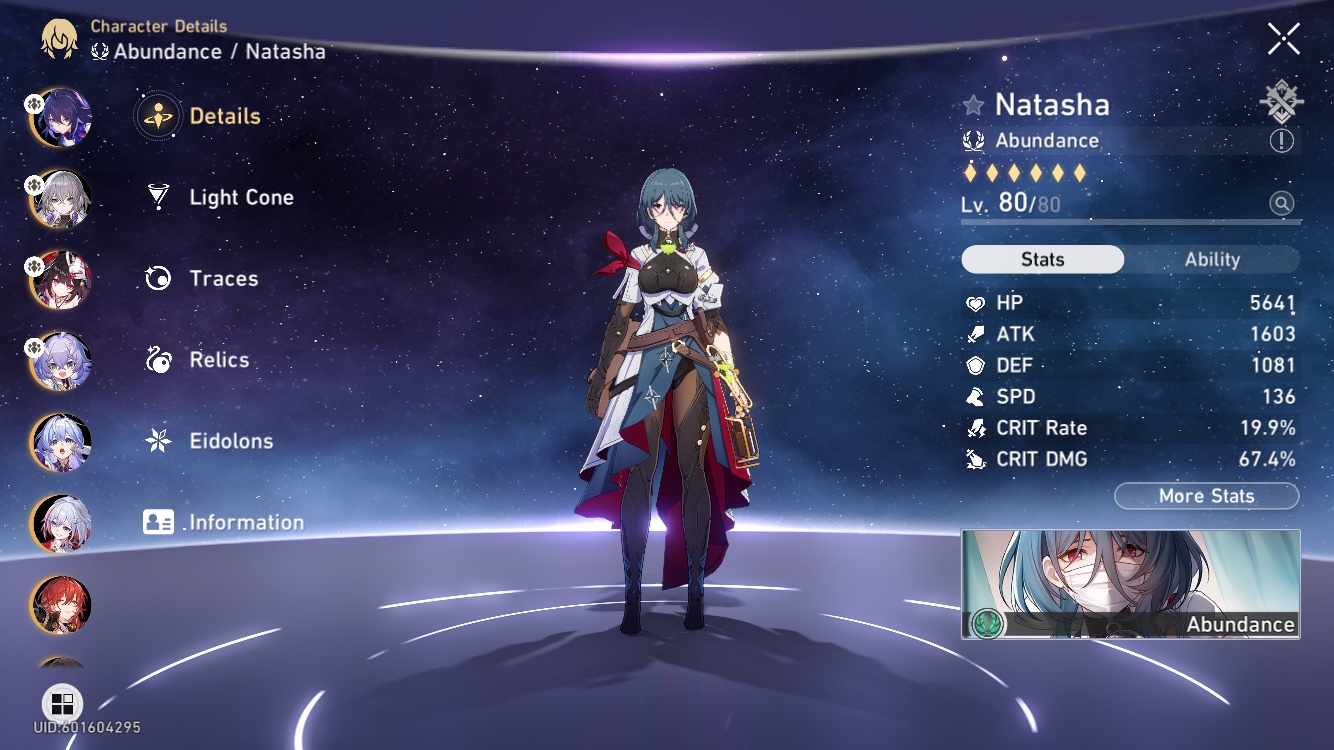Select the Details menu entry
The height and width of the screenshot is (750, 1334).
coord(224,116)
